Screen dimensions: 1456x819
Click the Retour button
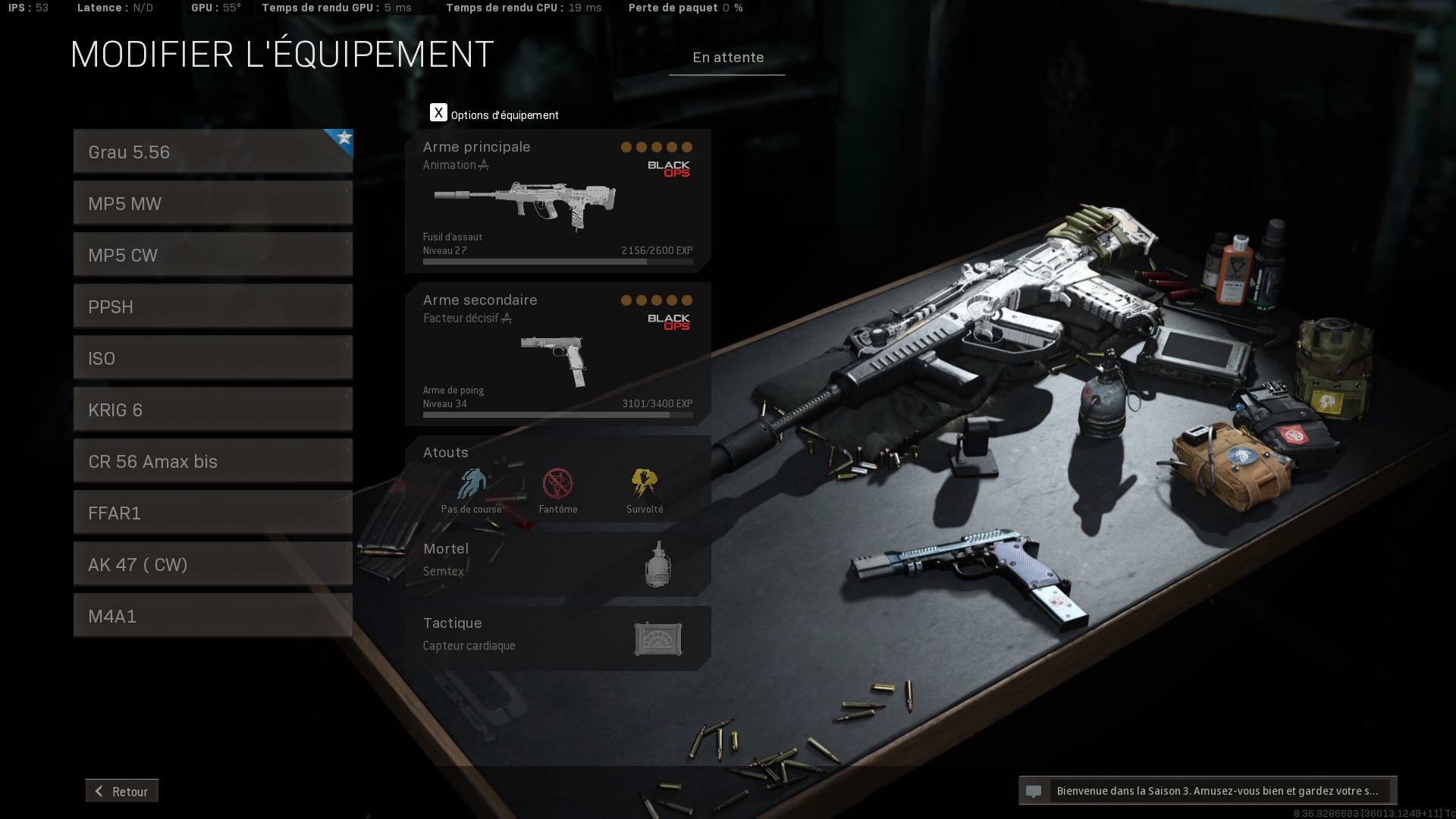point(121,791)
